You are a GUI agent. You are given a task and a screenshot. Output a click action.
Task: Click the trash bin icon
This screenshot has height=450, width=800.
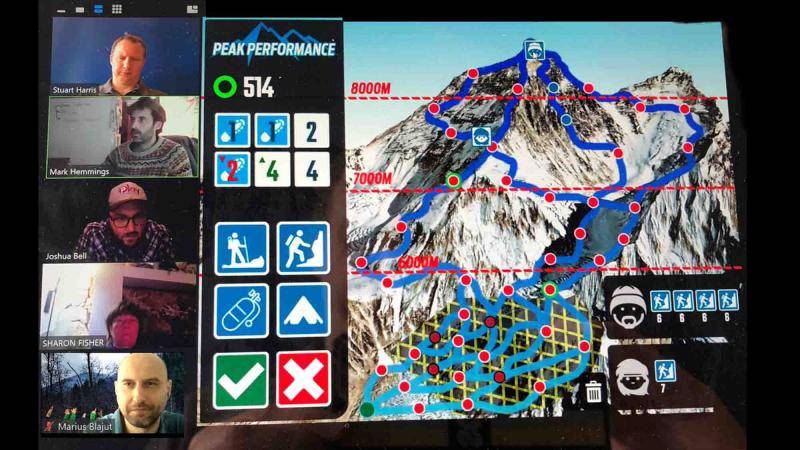(593, 390)
